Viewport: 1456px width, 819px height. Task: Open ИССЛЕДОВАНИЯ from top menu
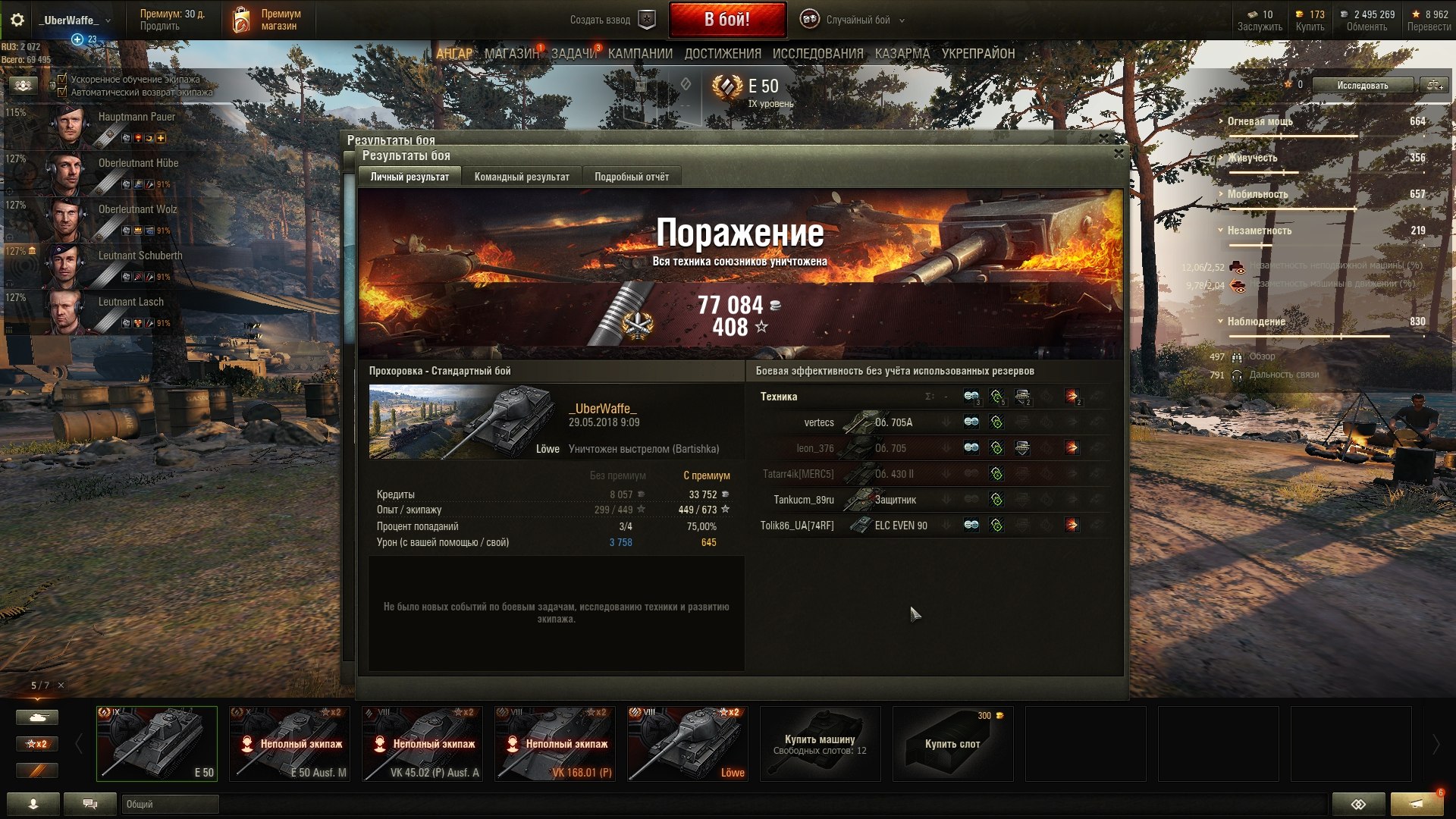817,54
